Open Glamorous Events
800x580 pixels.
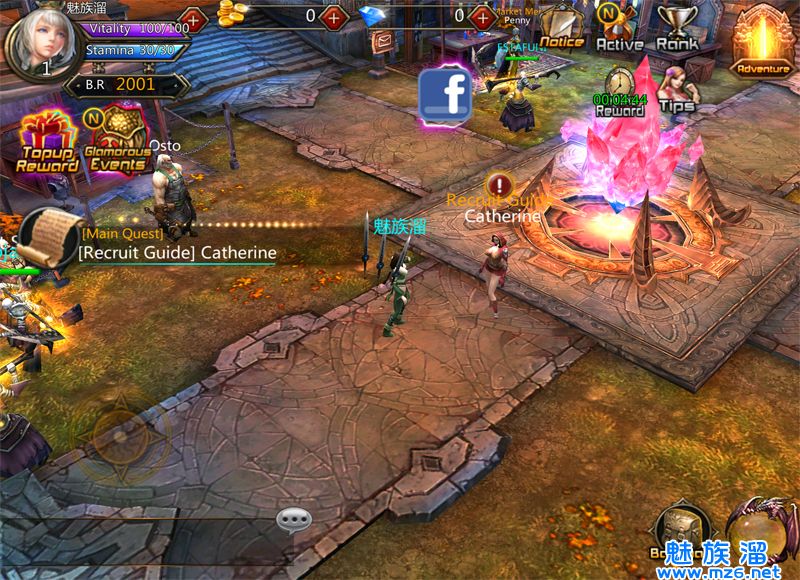(115, 142)
